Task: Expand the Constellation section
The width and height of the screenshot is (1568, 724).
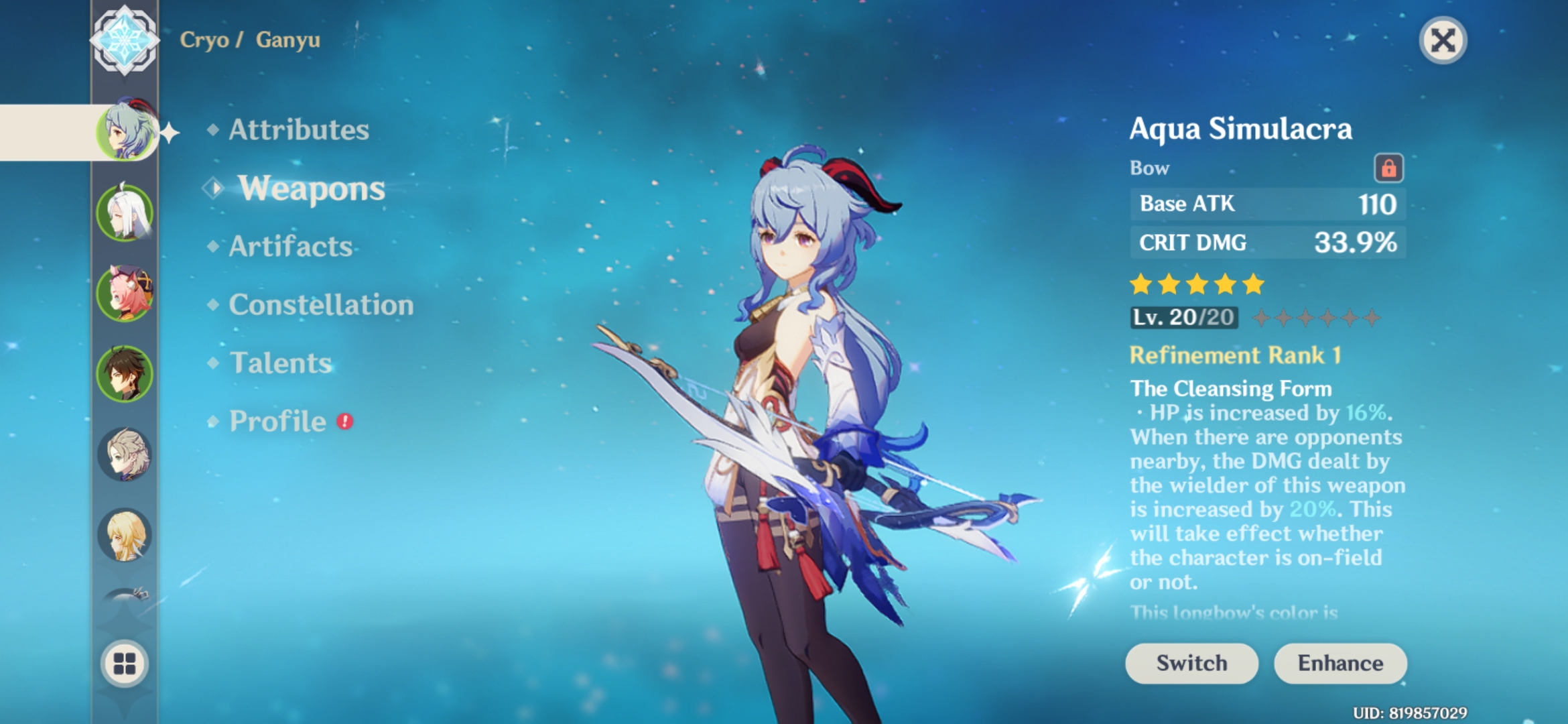Action: point(320,305)
